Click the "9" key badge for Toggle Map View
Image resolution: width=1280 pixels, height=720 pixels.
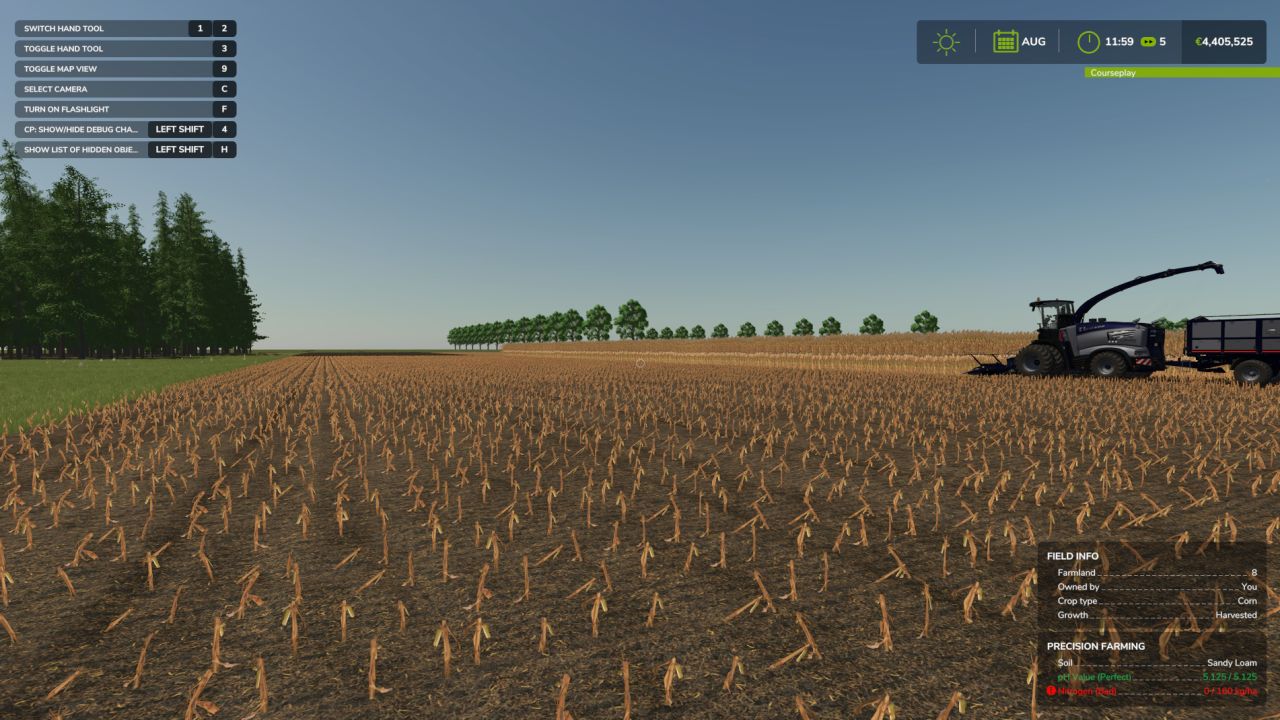click(x=226, y=68)
